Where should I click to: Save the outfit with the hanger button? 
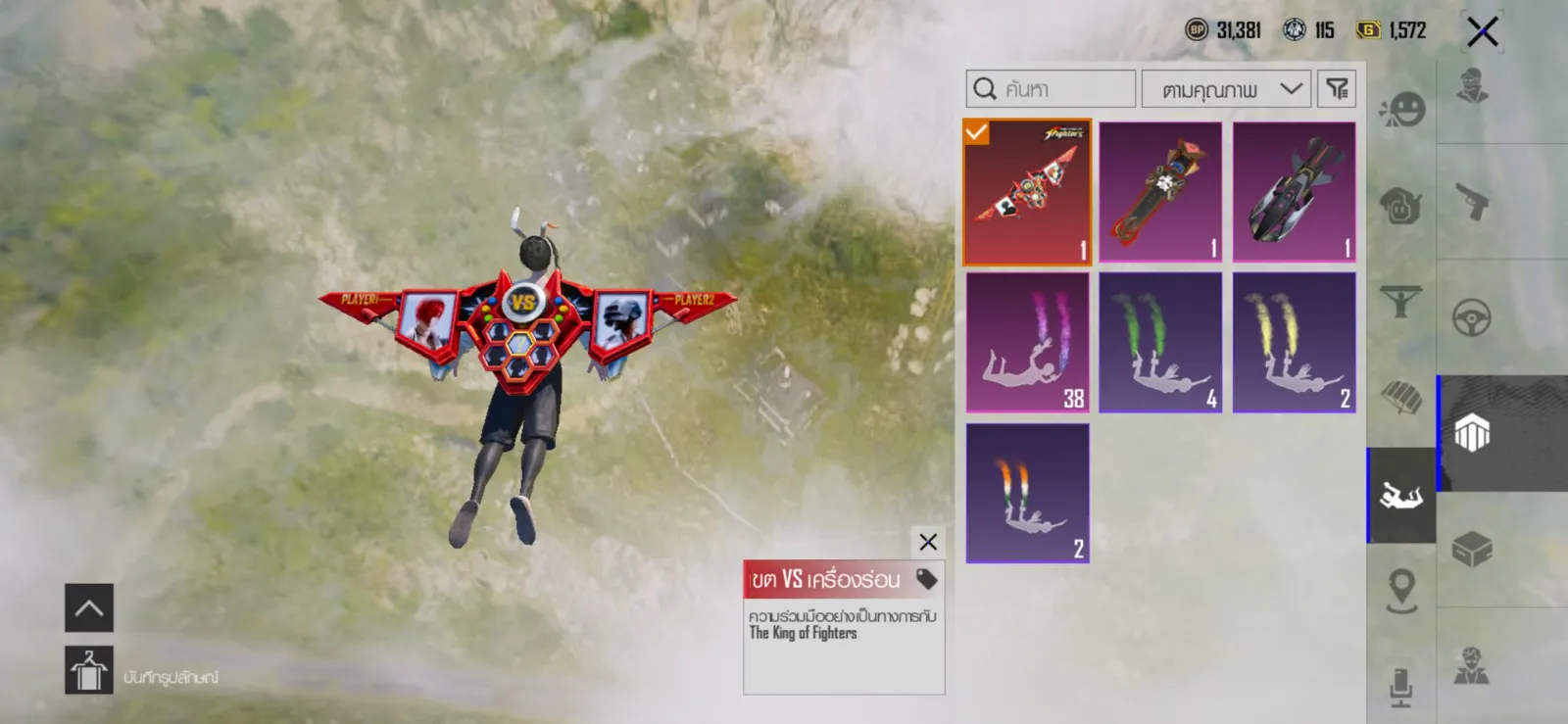(x=89, y=671)
